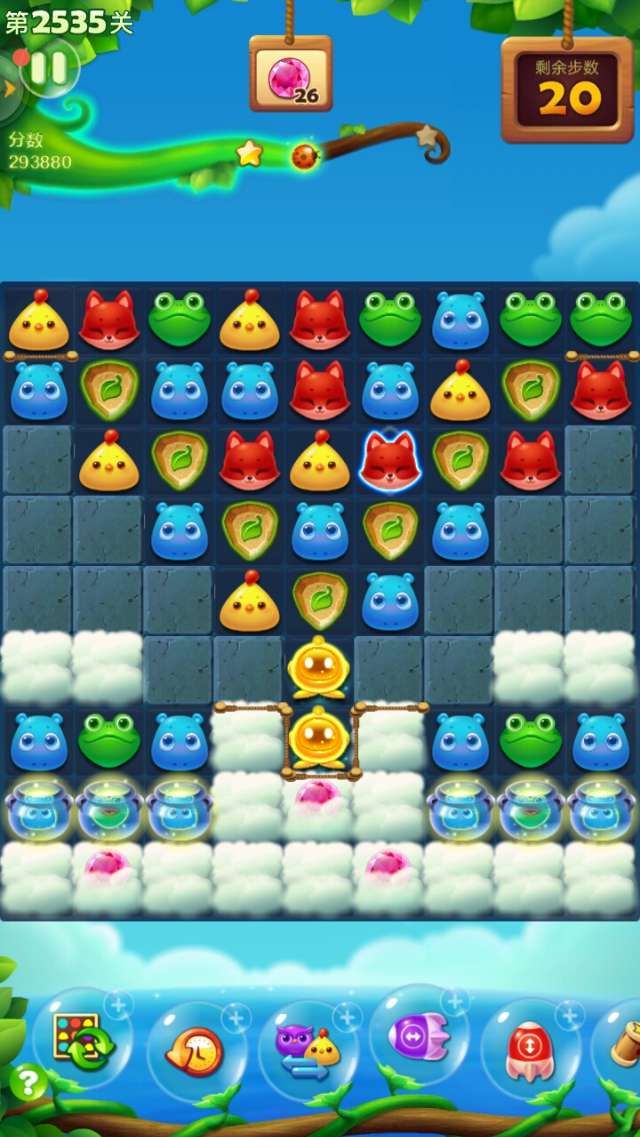Tap the upper golden sunflower creature tile
This screenshot has width=640, height=1137.
(318, 668)
